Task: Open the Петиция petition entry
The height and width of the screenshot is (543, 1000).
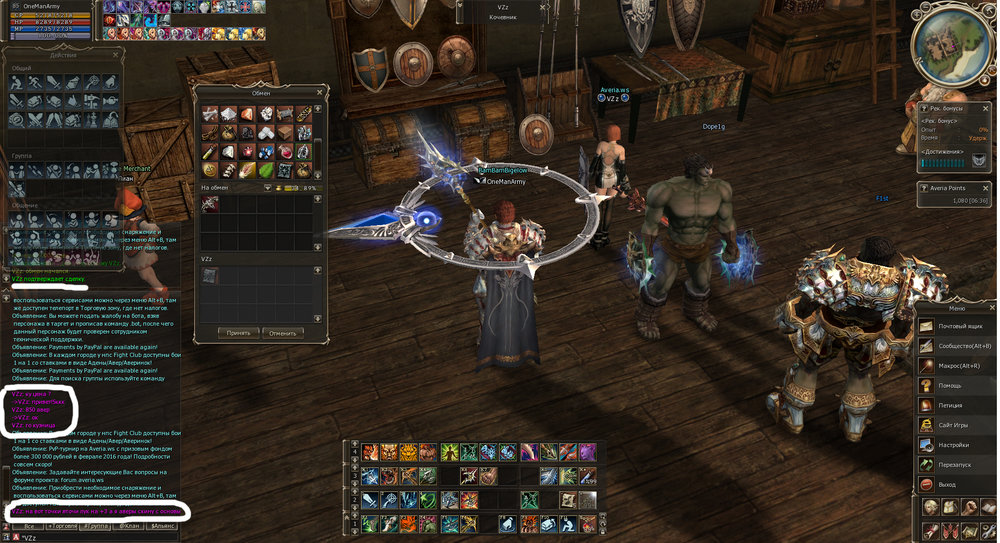Action: click(958, 405)
